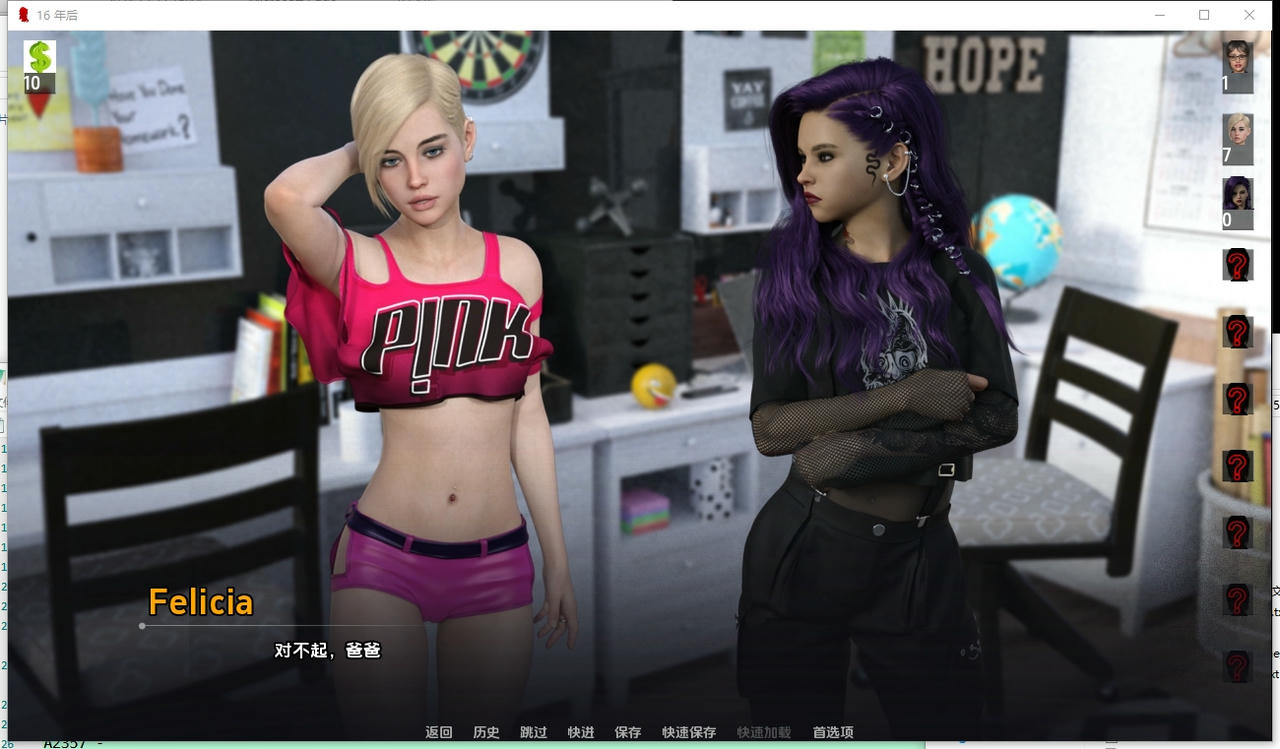Click the green dollar money icon

tap(39, 58)
